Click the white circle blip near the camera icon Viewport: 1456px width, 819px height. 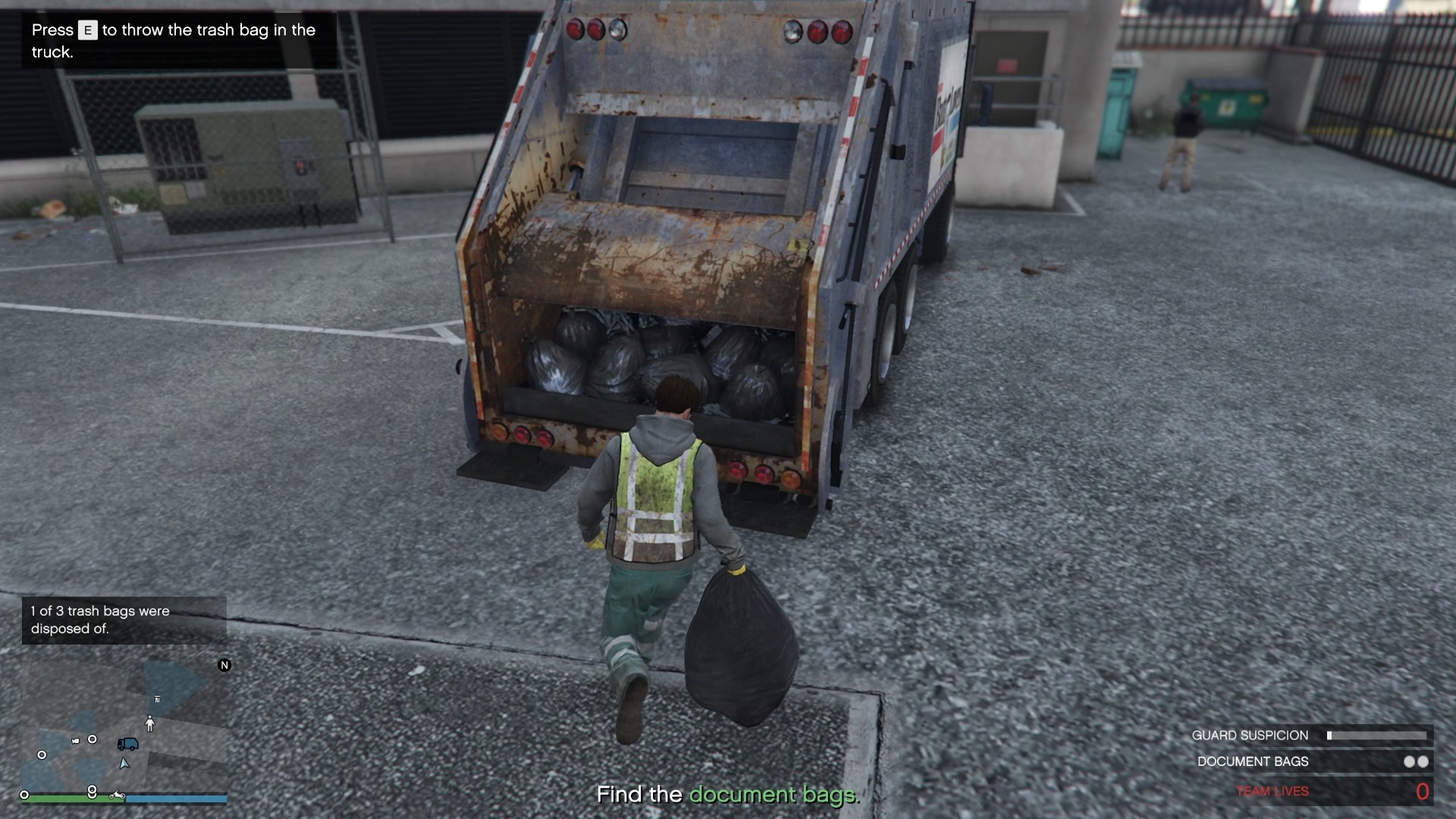tap(92, 739)
